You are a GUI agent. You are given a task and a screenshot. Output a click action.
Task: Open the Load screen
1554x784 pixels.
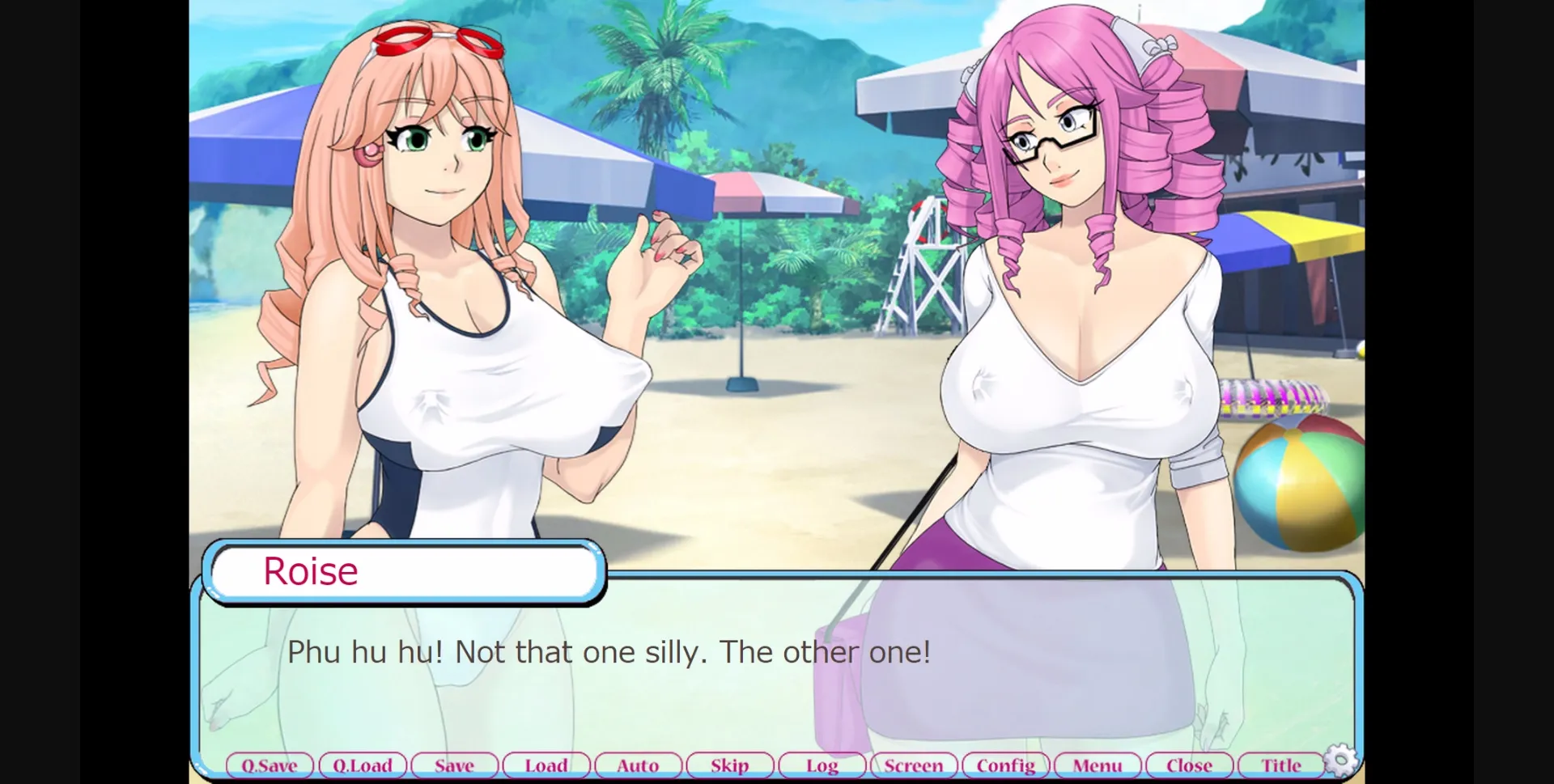(546, 765)
